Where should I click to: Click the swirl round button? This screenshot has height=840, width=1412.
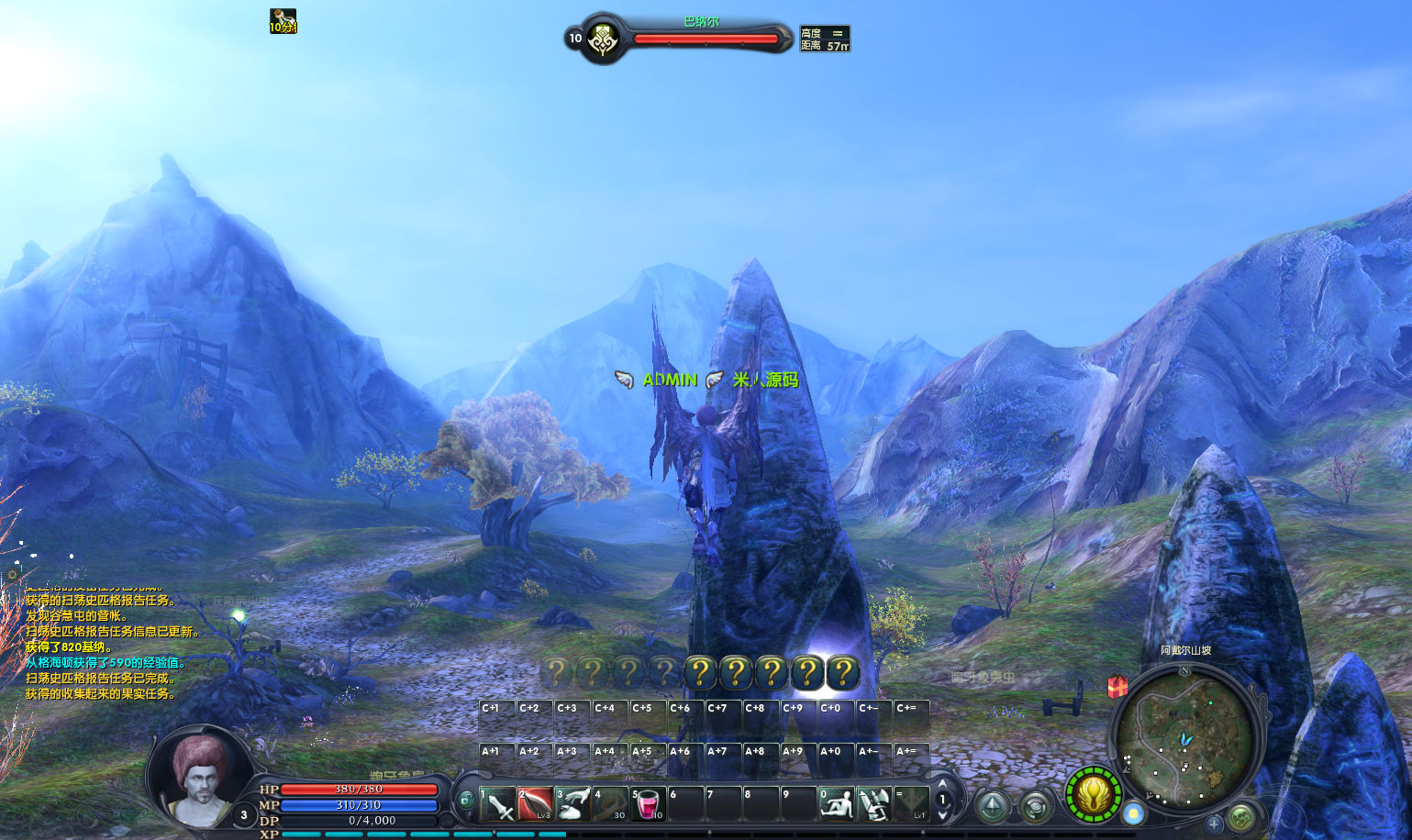pos(1036,807)
